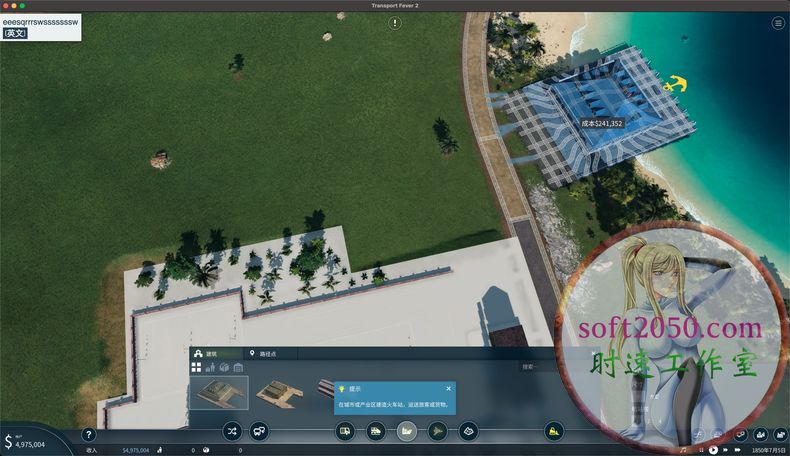Open the hamburger menu button

coord(777,23)
